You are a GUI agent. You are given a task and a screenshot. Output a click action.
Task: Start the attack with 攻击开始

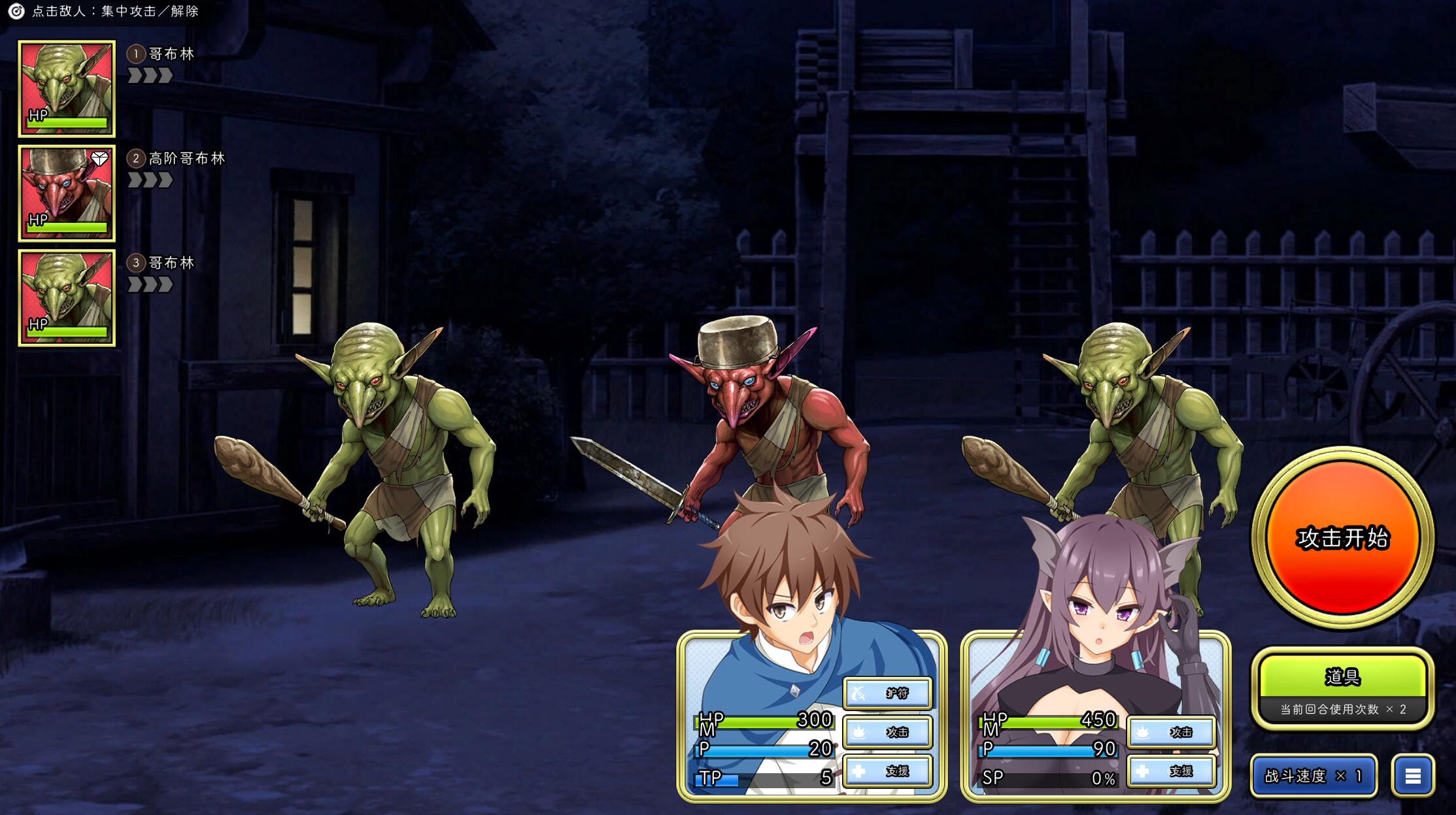tap(1342, 538)
